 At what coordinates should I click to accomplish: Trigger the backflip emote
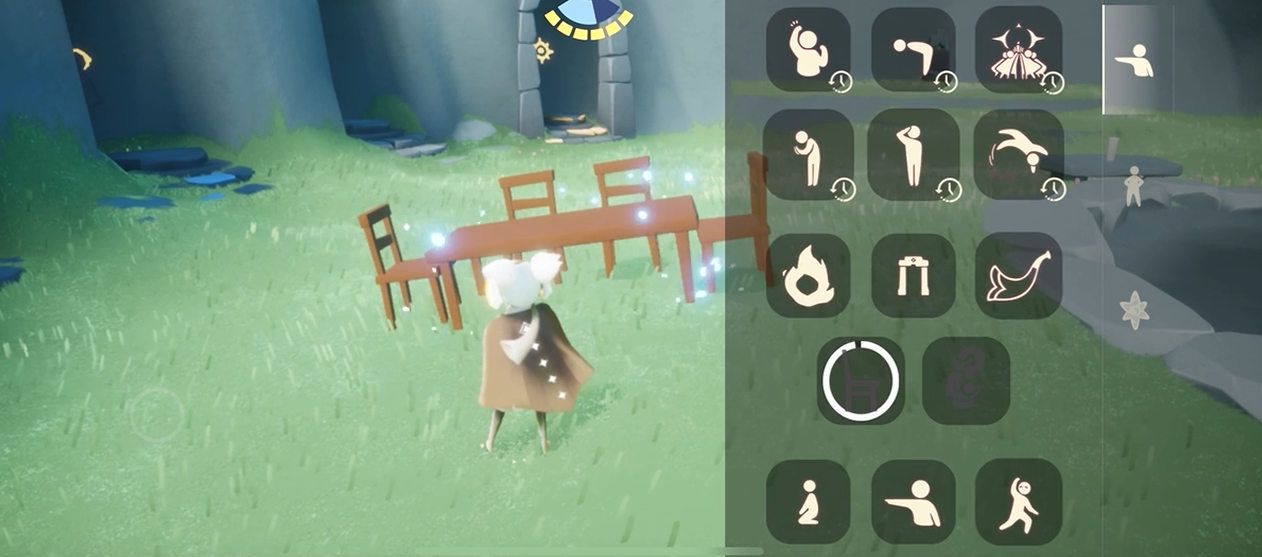[1018, 155]
